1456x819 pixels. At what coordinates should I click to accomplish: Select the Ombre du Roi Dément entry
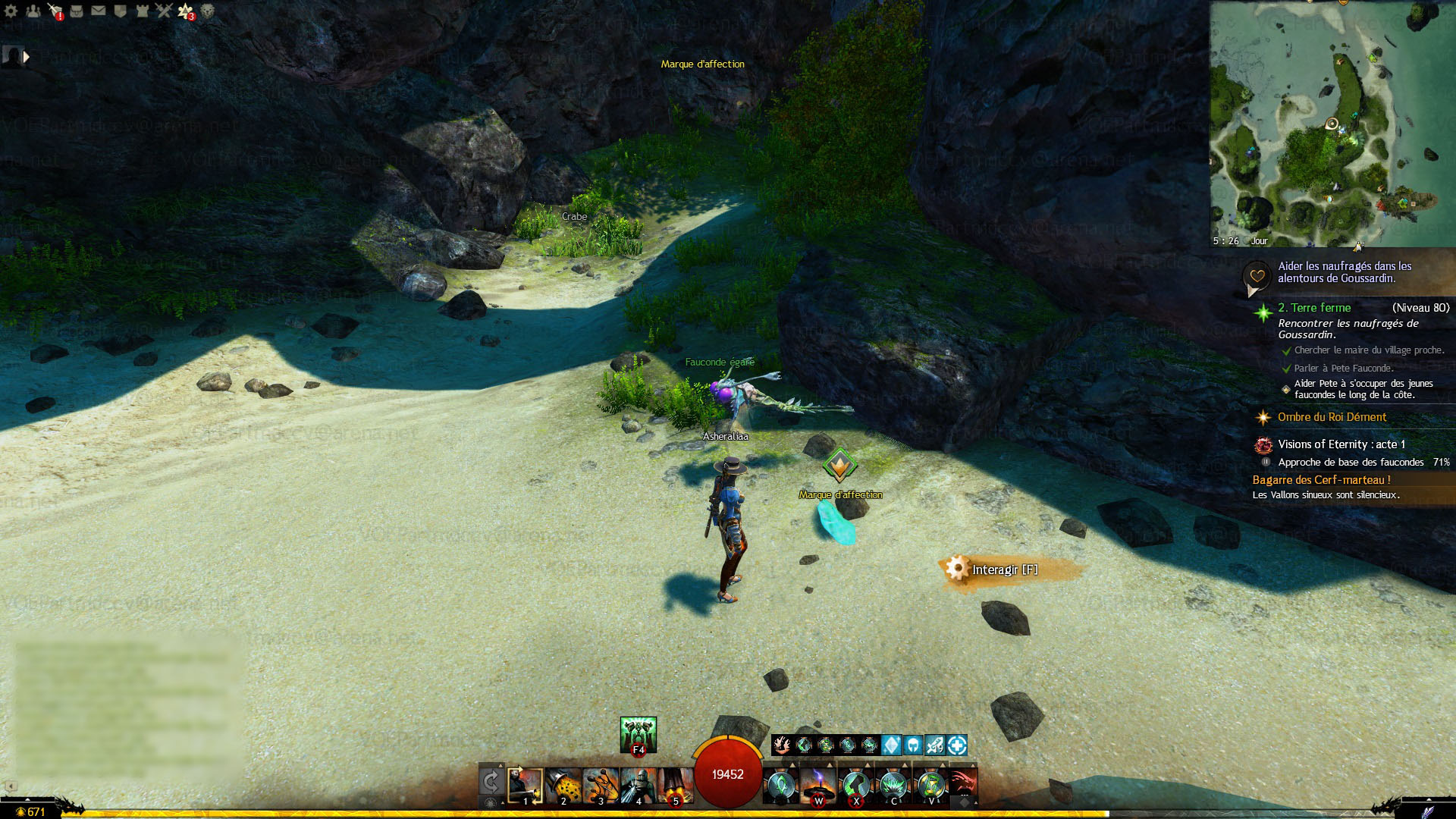click(1332, 417)
